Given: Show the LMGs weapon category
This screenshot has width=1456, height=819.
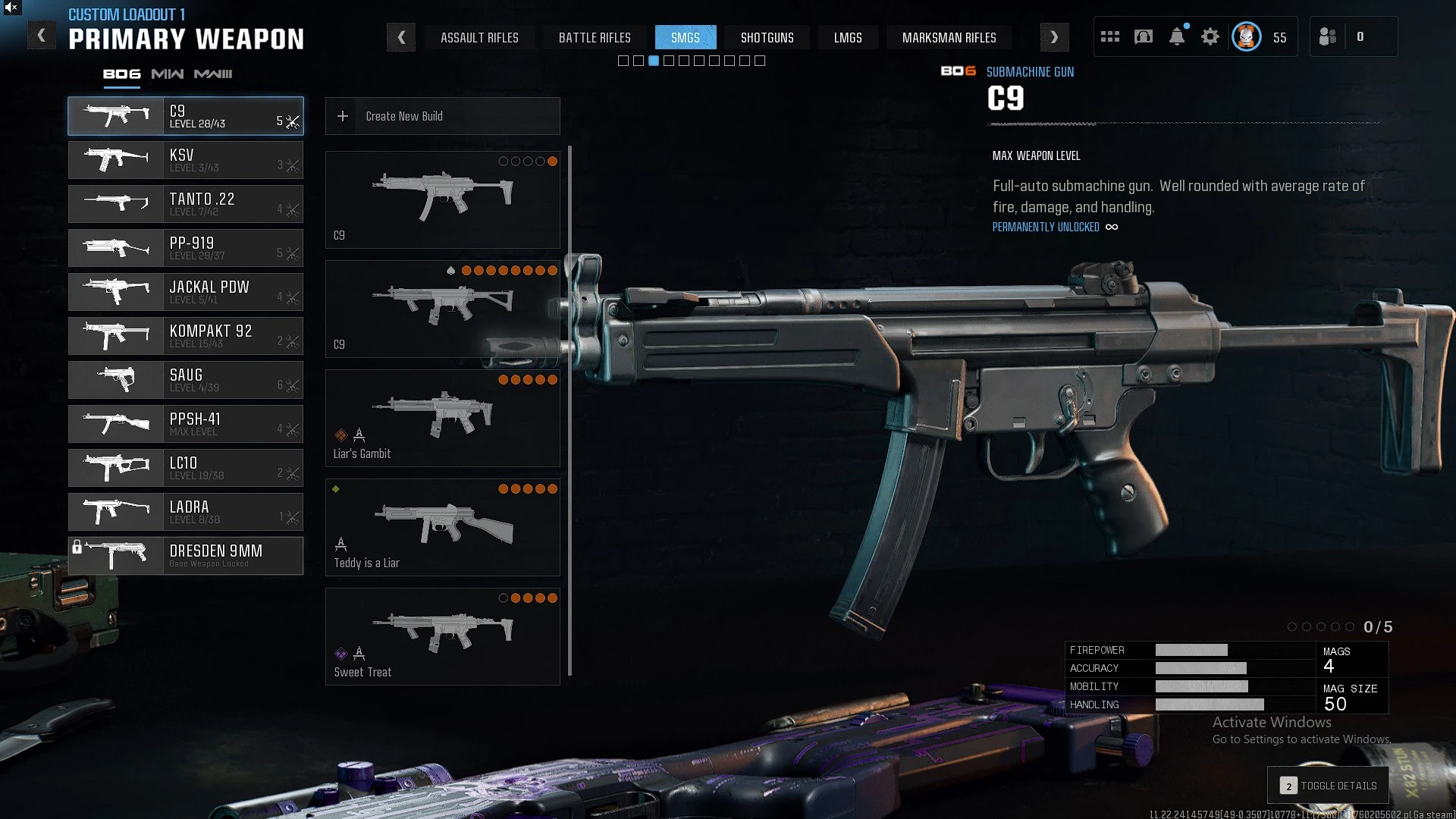Looking at the screenshot, I should point(848,37).
